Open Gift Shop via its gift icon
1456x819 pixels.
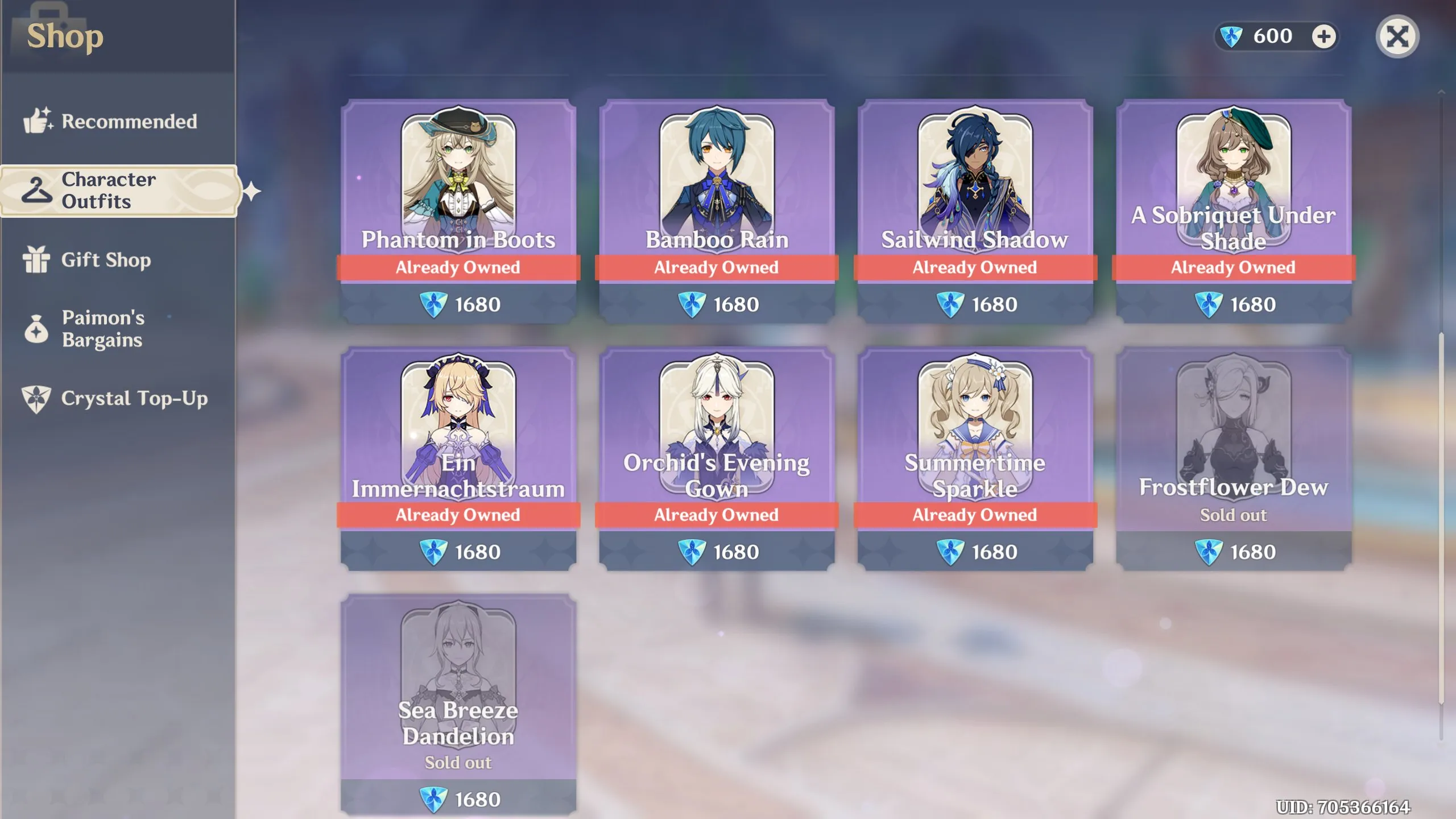(x=37, y=260)
